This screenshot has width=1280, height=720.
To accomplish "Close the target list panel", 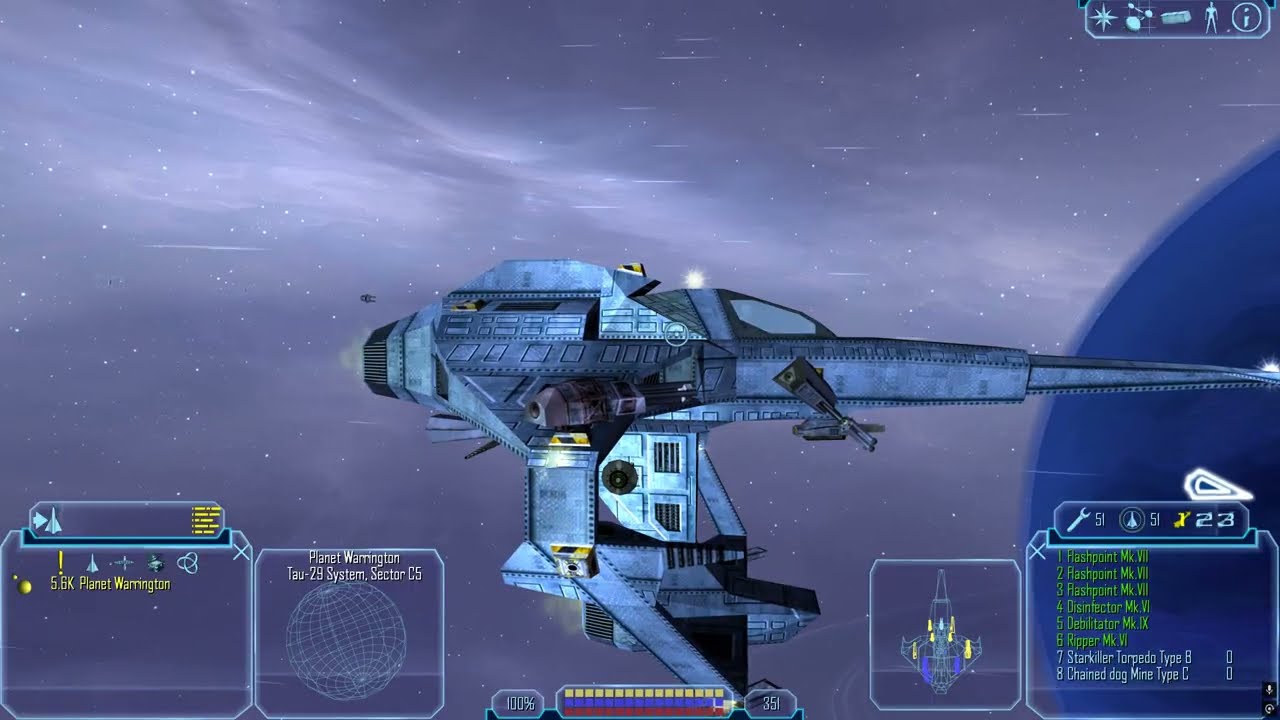I will click(x=241, y=551).
